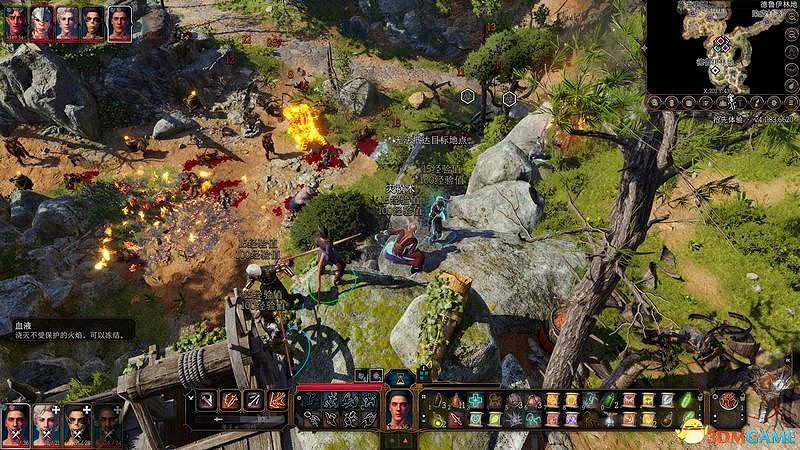Viewport: 800px width, 450px height.
Task: Click the leftmost round button below the minimap
Action: pos(655,101)
